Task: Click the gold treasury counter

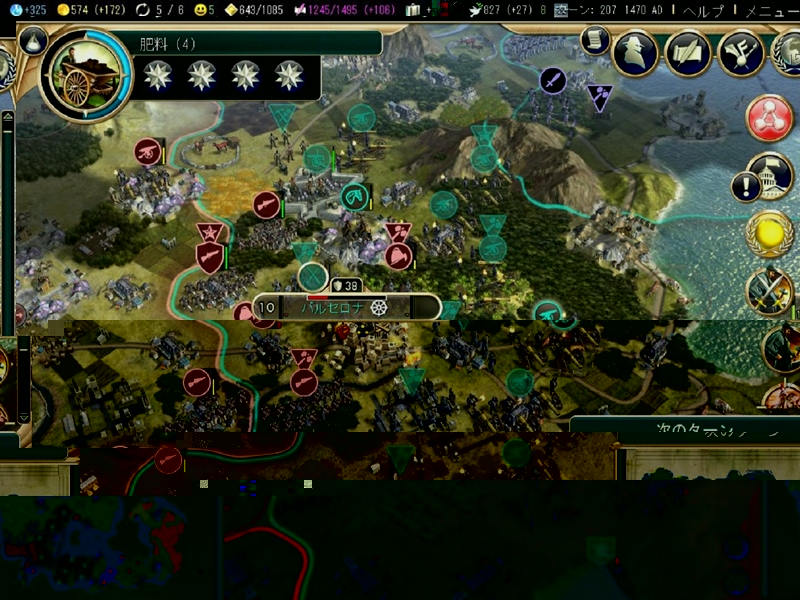Action: [88, 9]
